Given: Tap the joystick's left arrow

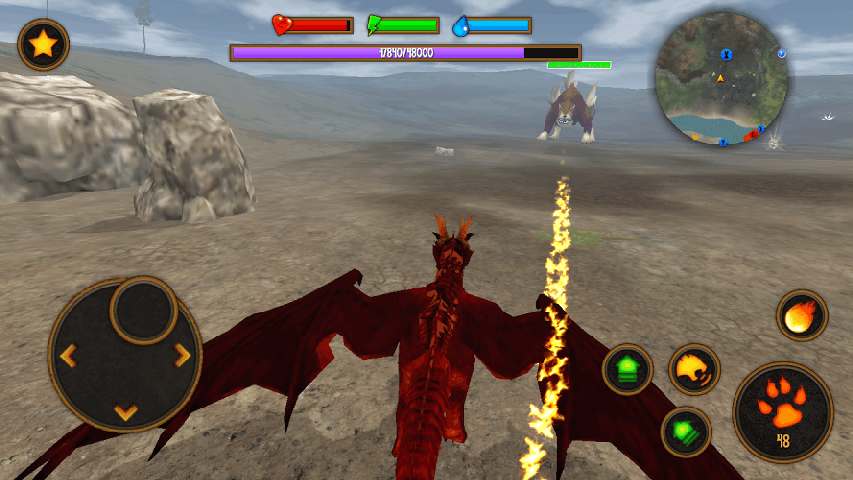Looking at the screenshot, I should pos(68,355).
